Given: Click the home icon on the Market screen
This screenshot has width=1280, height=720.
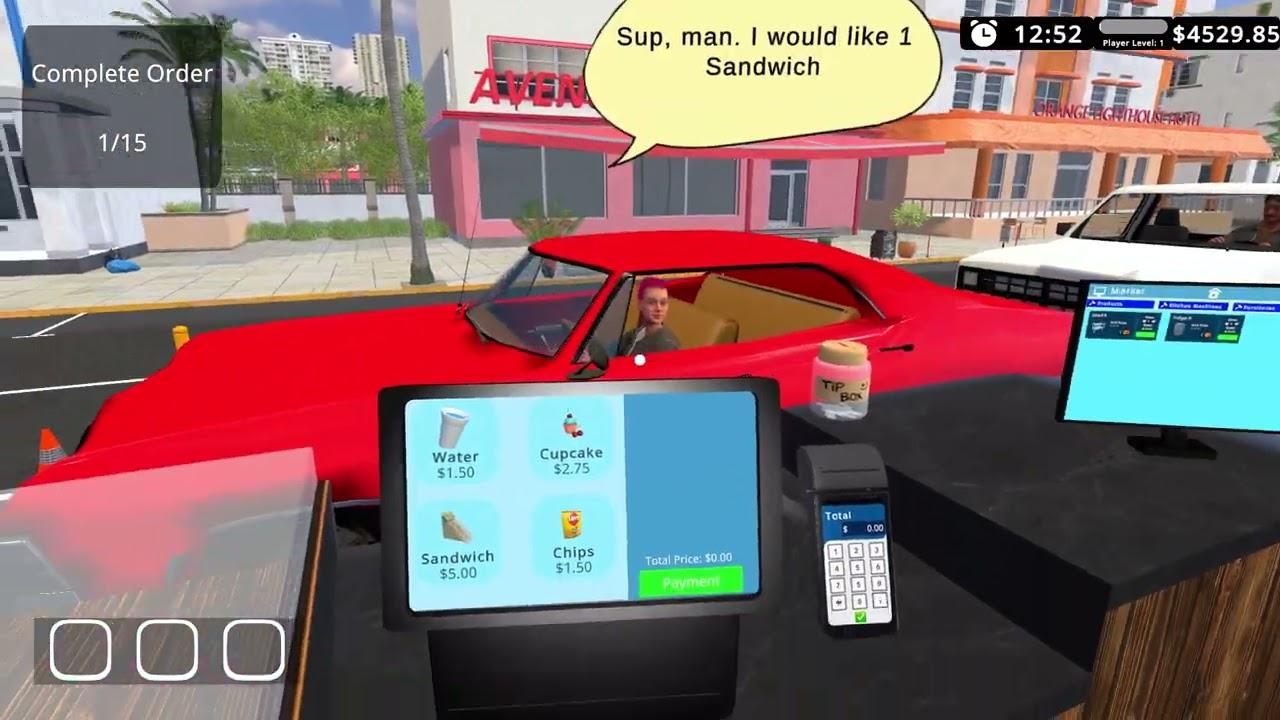Looking at the screenshot, I should tap(1213, 293).
